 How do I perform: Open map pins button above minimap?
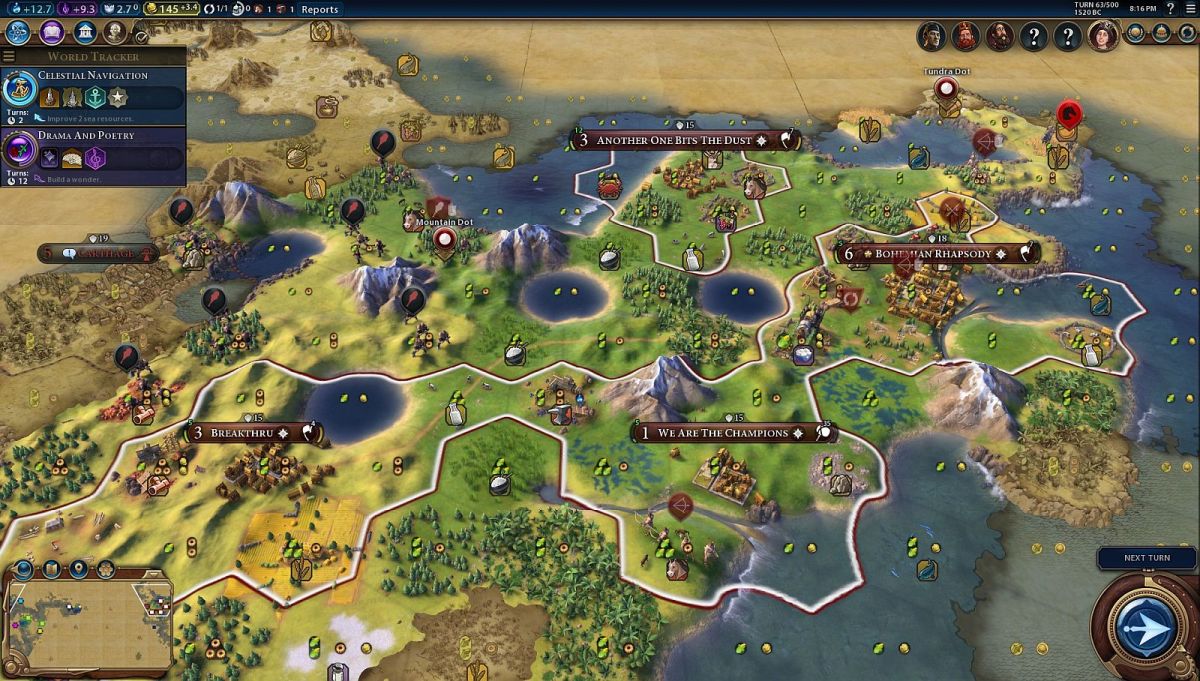(79, 570)
